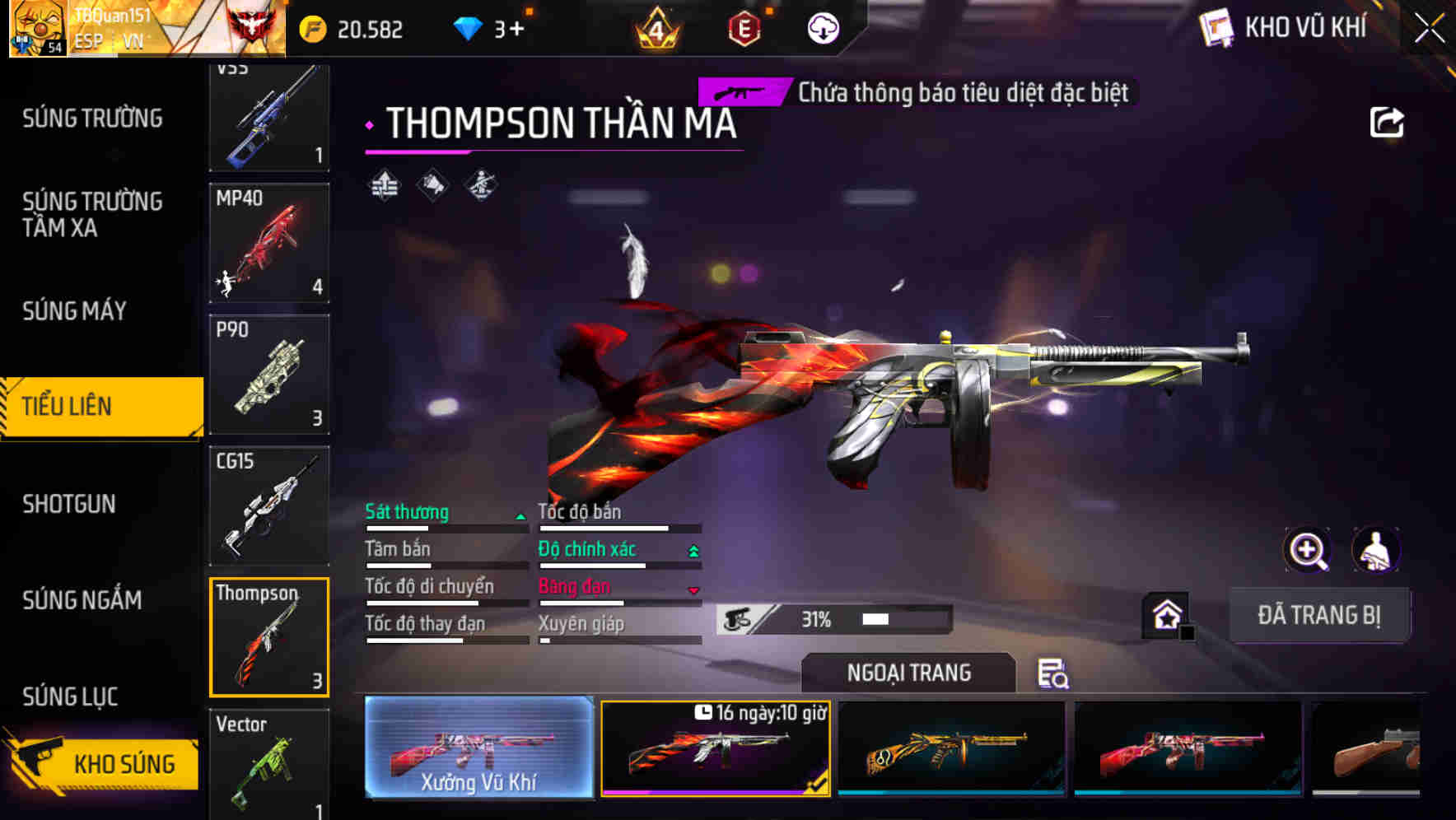Select the Thompson thumbnail in the weapon list
1456x820 pixels.
coord(268,636)
